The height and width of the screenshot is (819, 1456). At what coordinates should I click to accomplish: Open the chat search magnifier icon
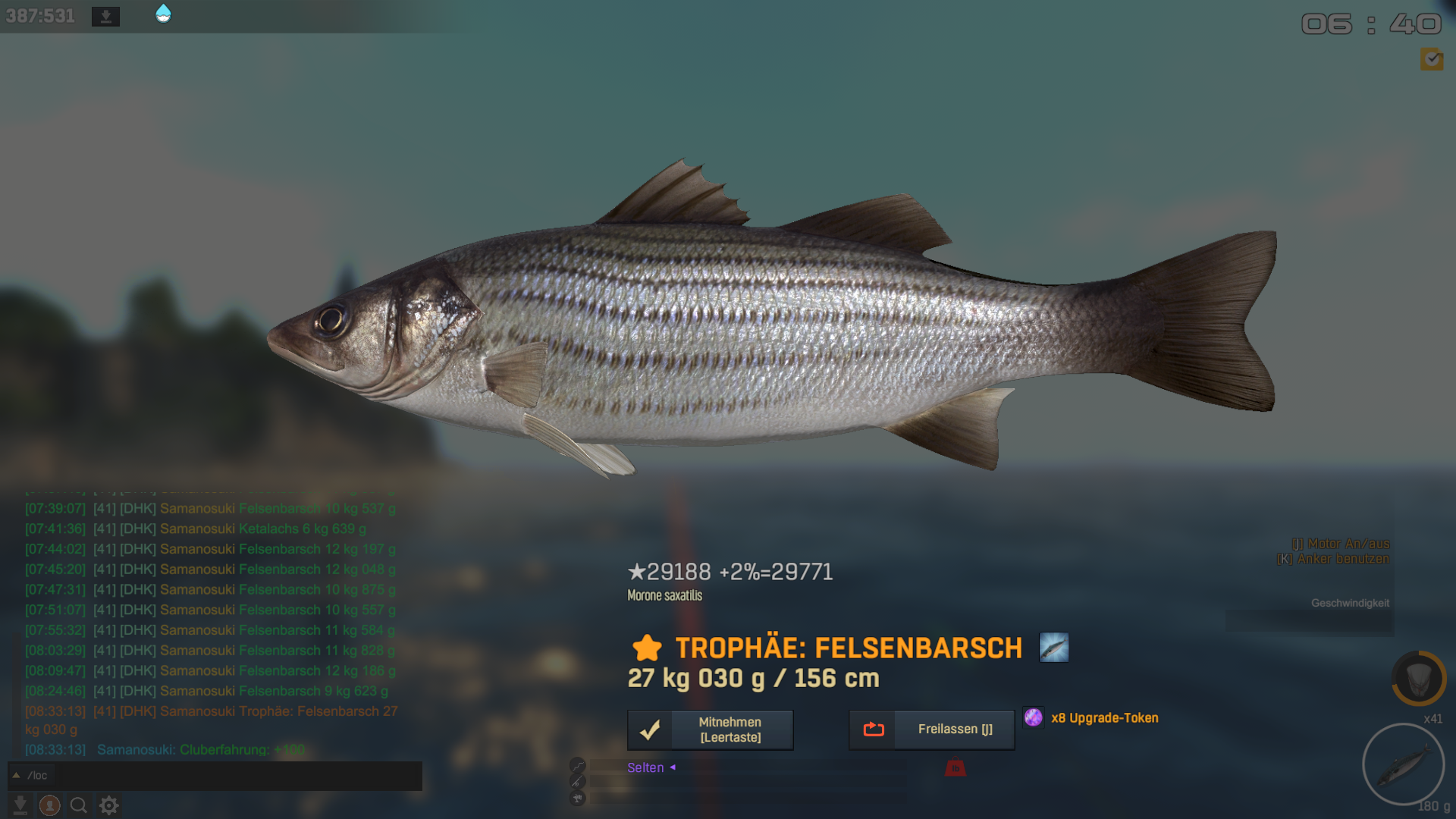coord(79,805)
